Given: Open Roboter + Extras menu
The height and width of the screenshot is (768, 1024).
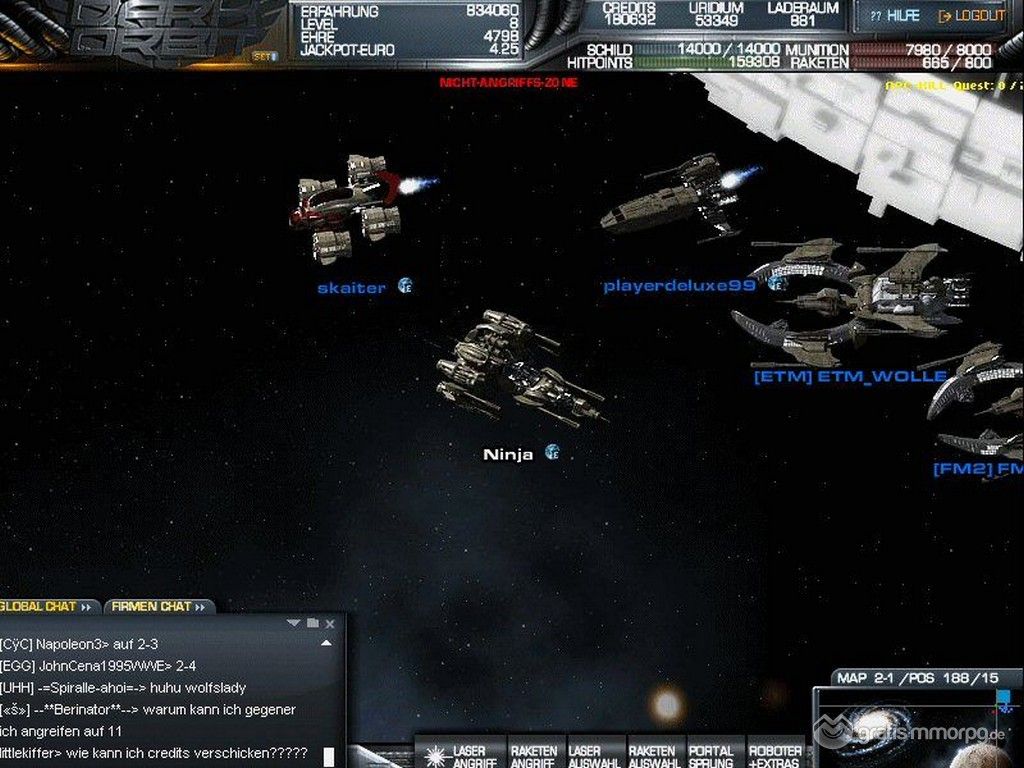Looking at the screenshot, I should (x=775, y=755).
